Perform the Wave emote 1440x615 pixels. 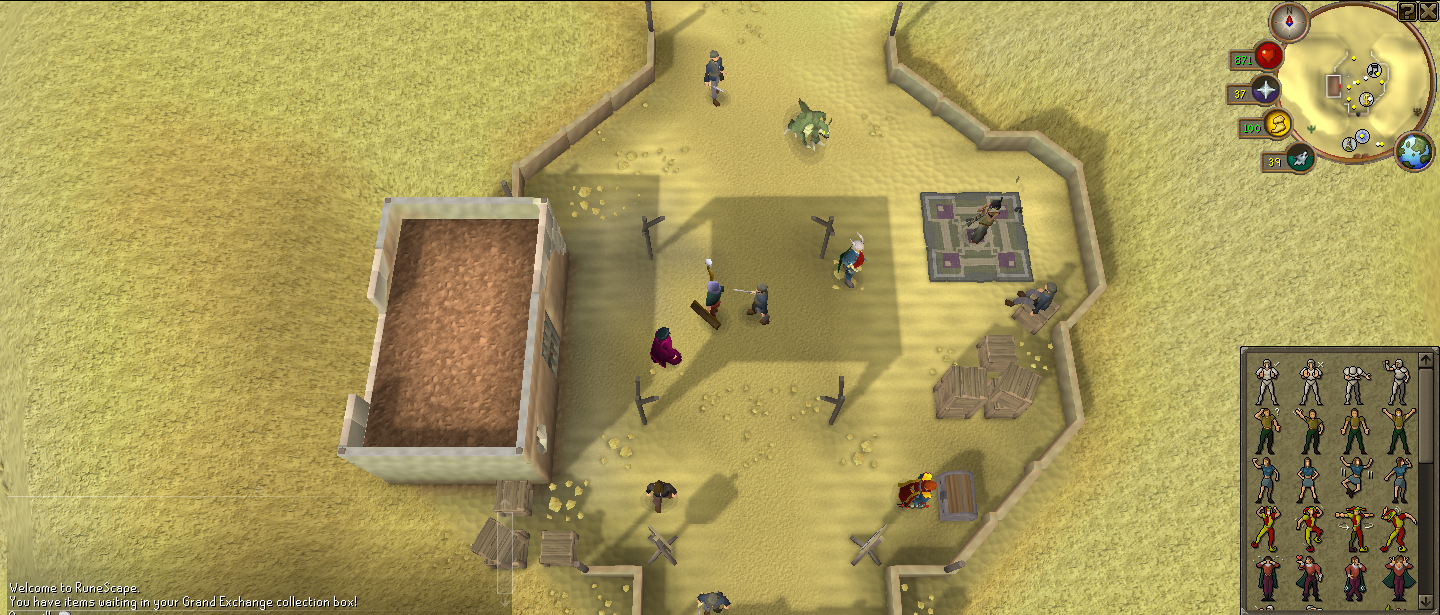tap(1309, 430)
